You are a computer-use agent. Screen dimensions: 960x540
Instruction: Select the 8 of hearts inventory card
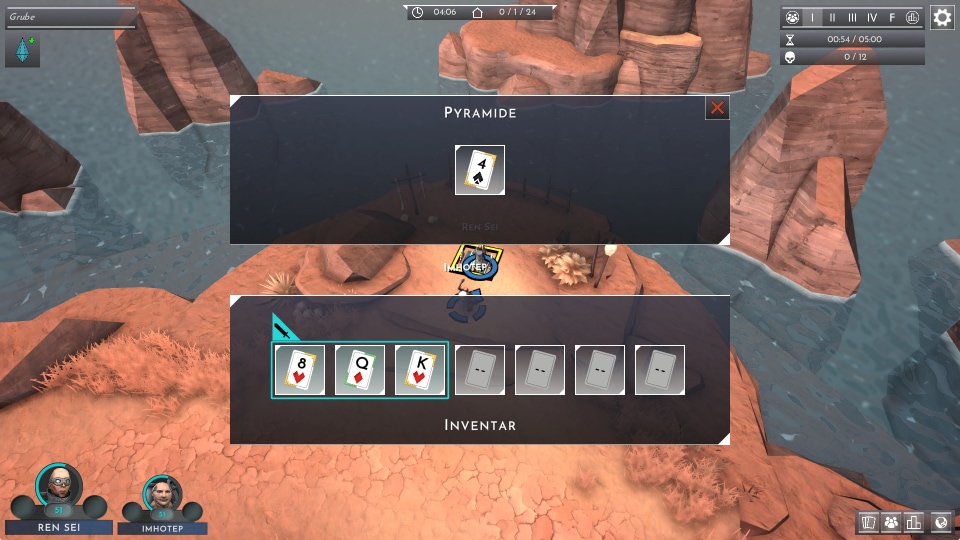point(300,370)
